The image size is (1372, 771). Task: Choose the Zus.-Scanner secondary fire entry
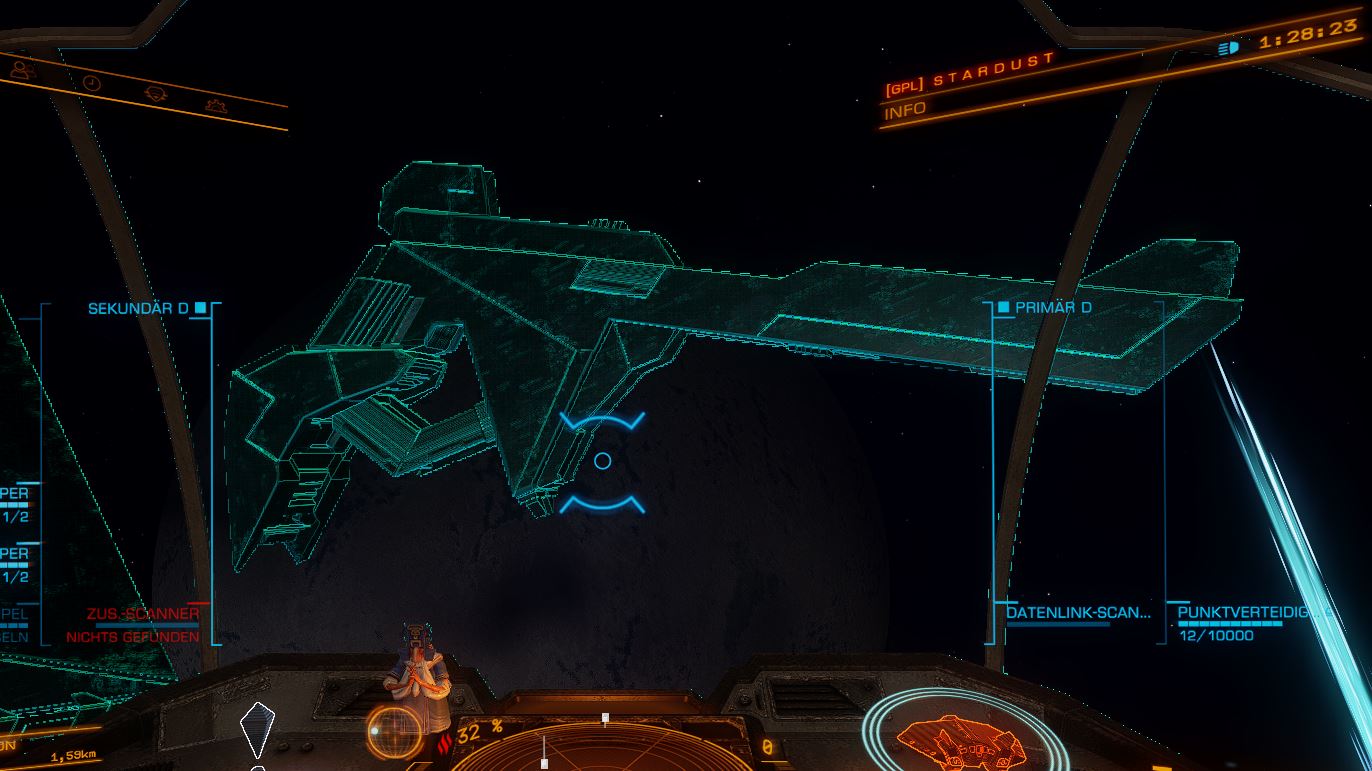(x=143, y=613)
